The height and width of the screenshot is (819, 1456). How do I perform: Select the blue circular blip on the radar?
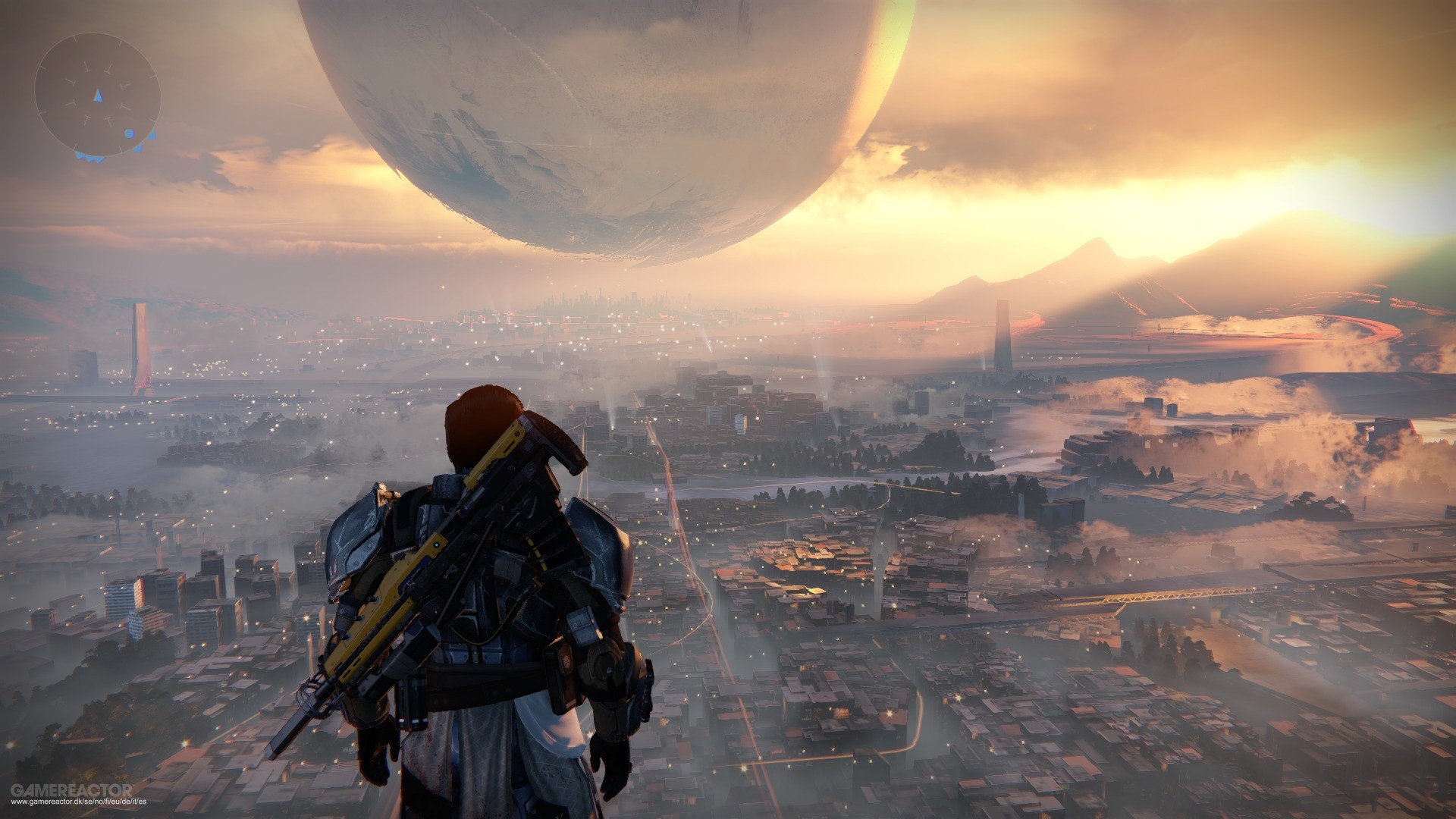pos(129,133)
